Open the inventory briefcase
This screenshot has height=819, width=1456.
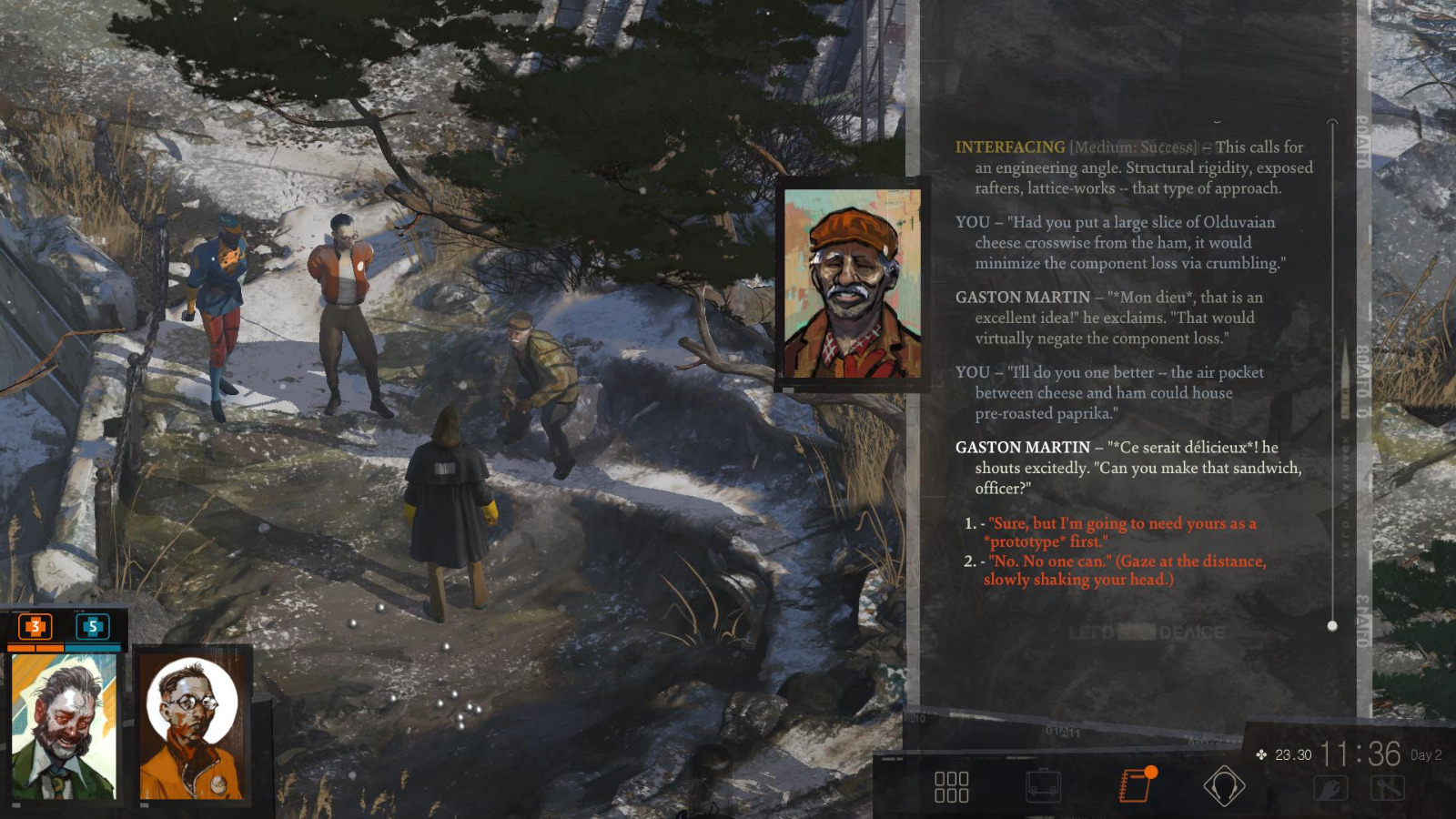1043,784
